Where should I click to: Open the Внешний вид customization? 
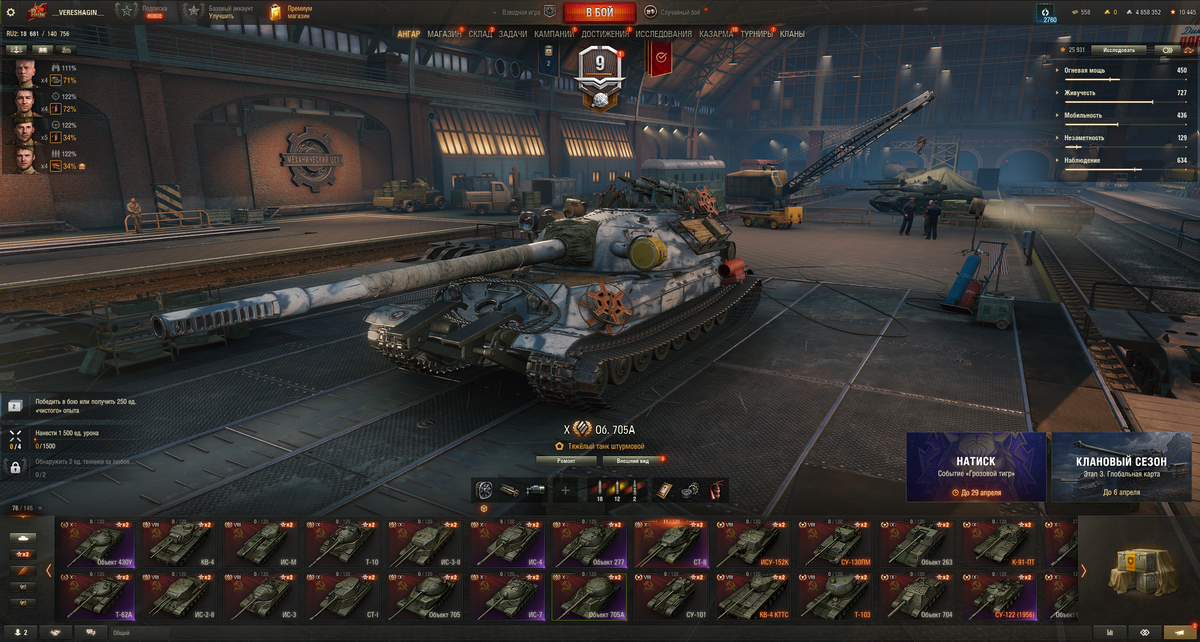[x=631, y=461]
